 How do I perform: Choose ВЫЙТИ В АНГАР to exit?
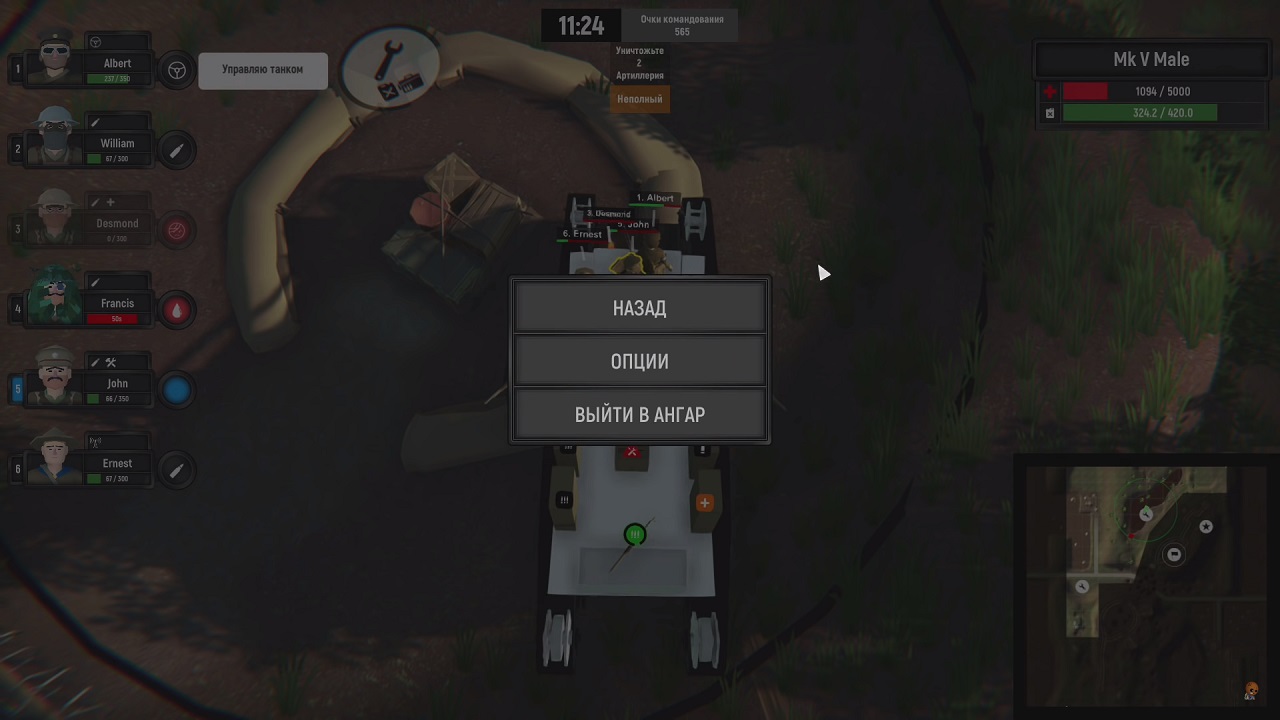click(640, 415)
